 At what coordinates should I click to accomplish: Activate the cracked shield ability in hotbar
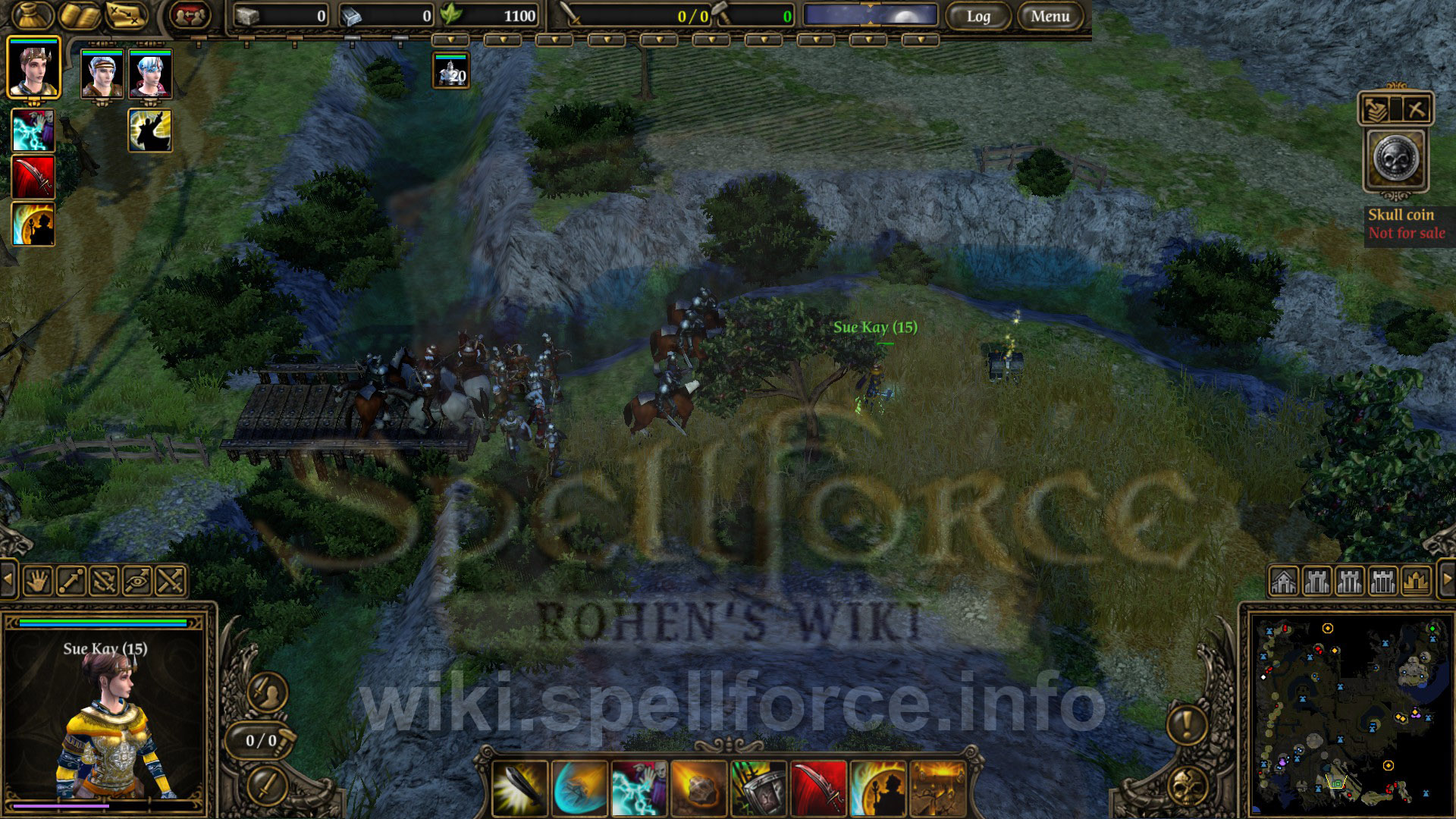[x=758, y=789]
